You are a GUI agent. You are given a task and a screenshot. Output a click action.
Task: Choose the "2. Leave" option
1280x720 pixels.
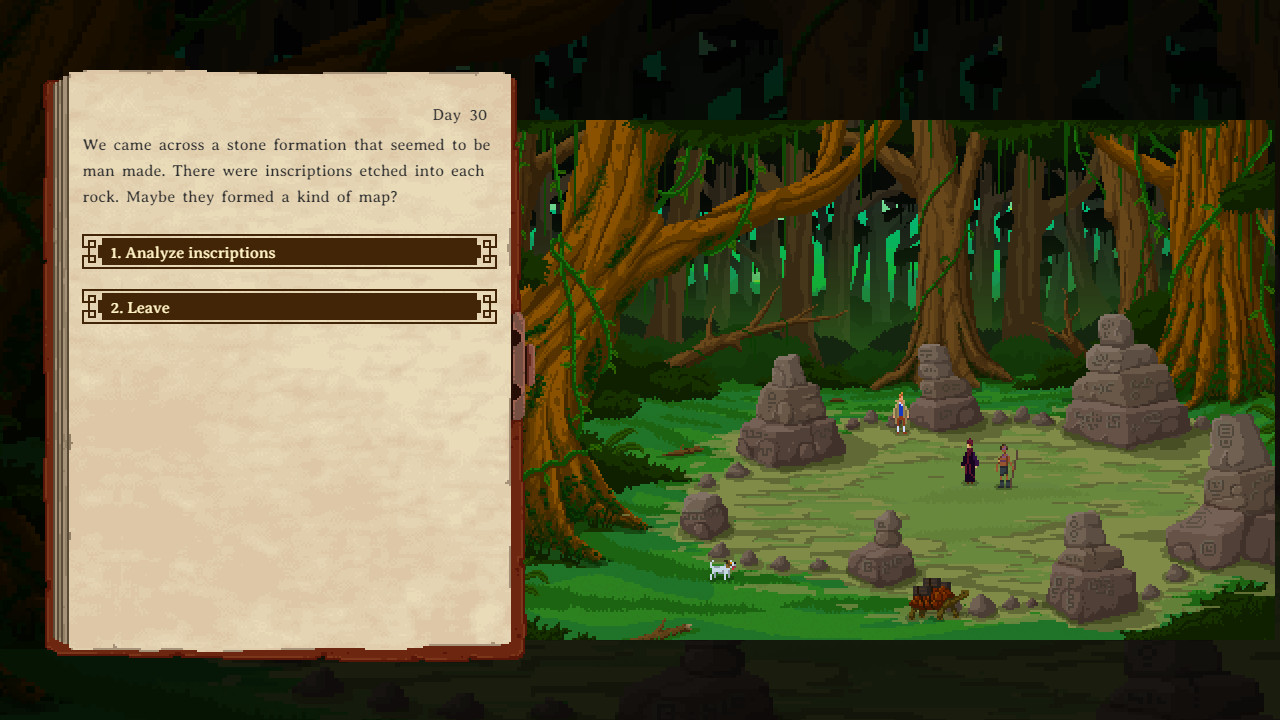(288, 307)
